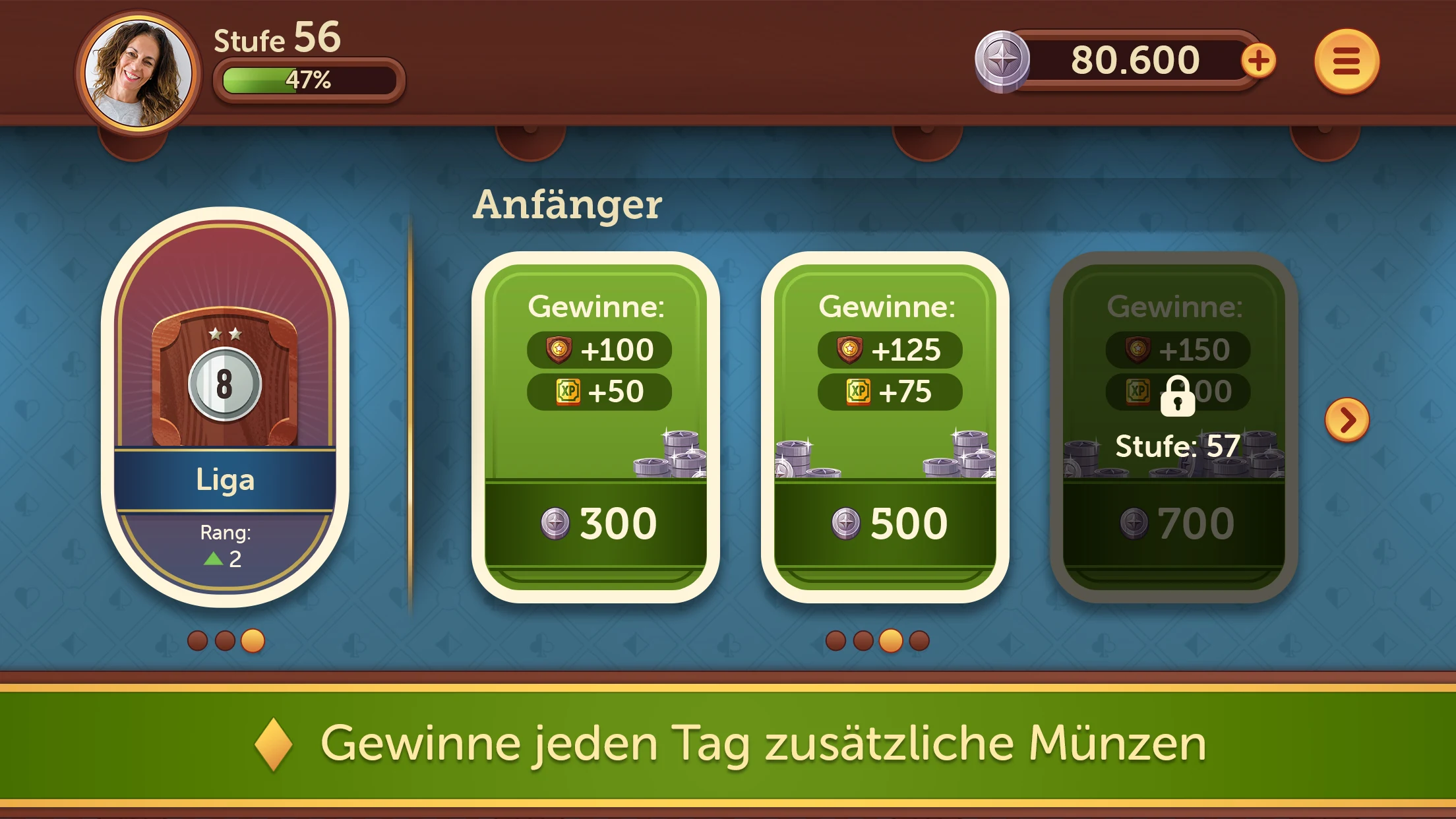Tap the gold plus icon to buy coins

click(1260, 61)
